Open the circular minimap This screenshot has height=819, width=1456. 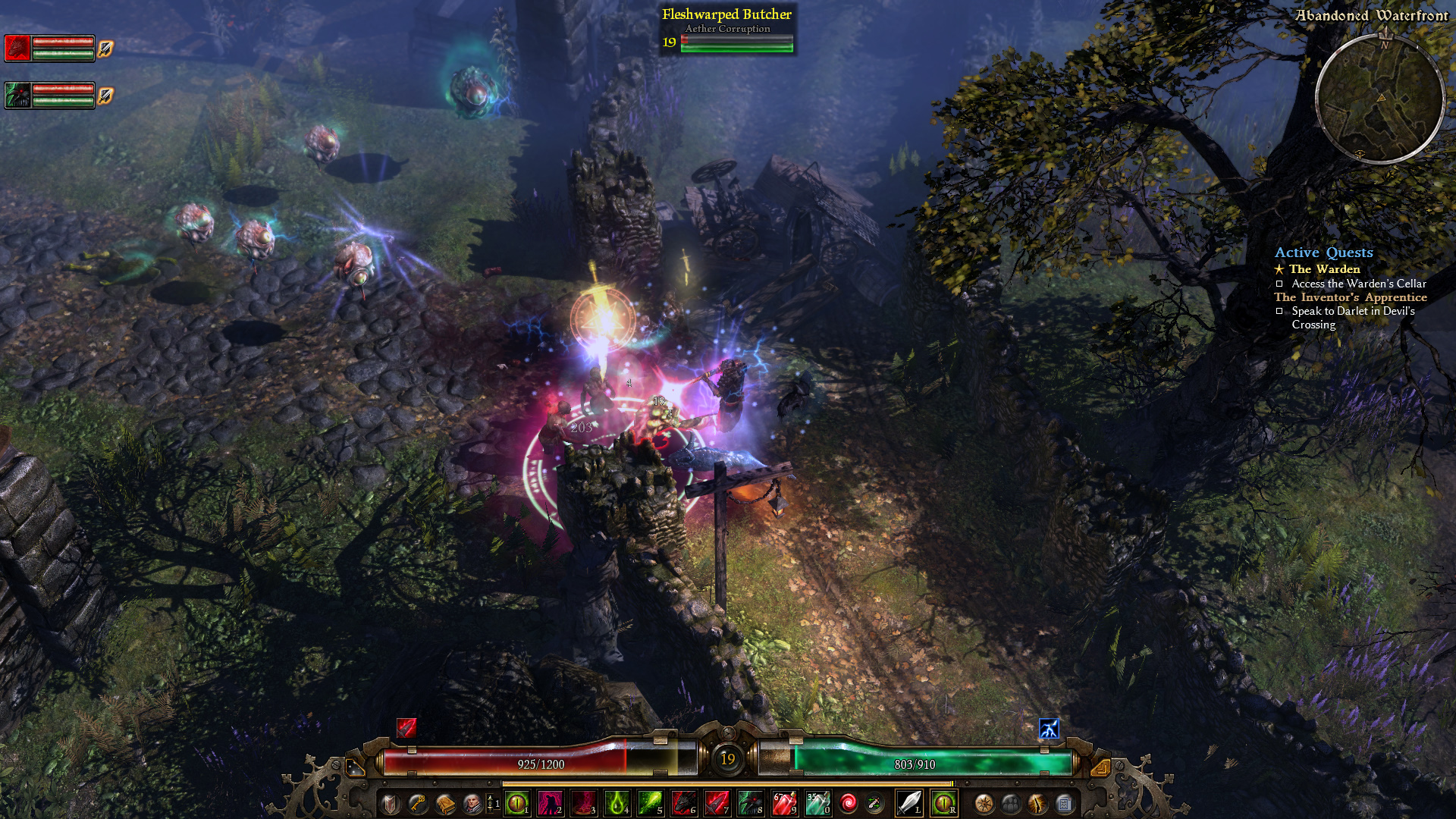pos(1379,99)
